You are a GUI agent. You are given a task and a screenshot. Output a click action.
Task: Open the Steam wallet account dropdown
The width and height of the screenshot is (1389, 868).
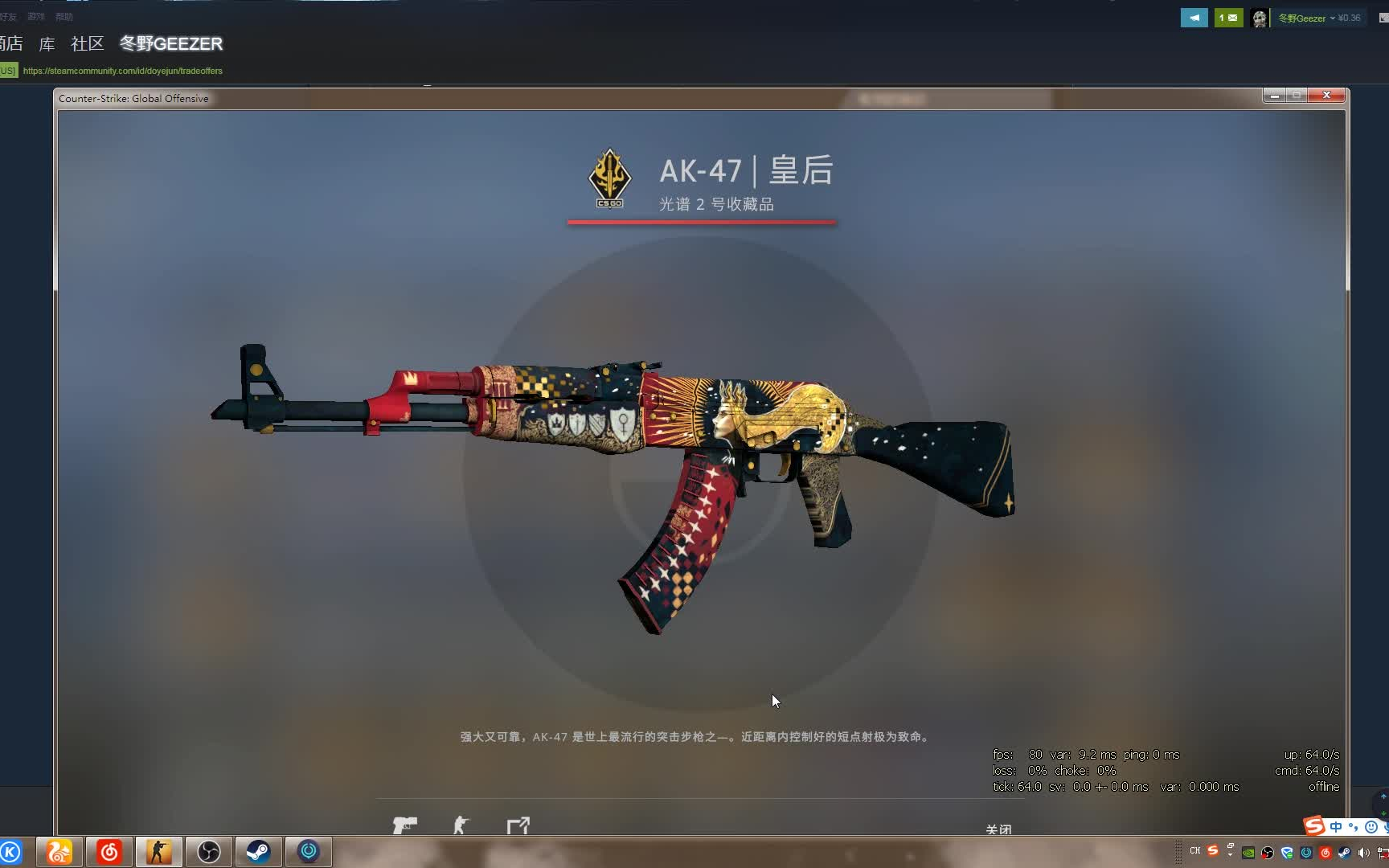pyautogui.click(x=1319, y=17)
